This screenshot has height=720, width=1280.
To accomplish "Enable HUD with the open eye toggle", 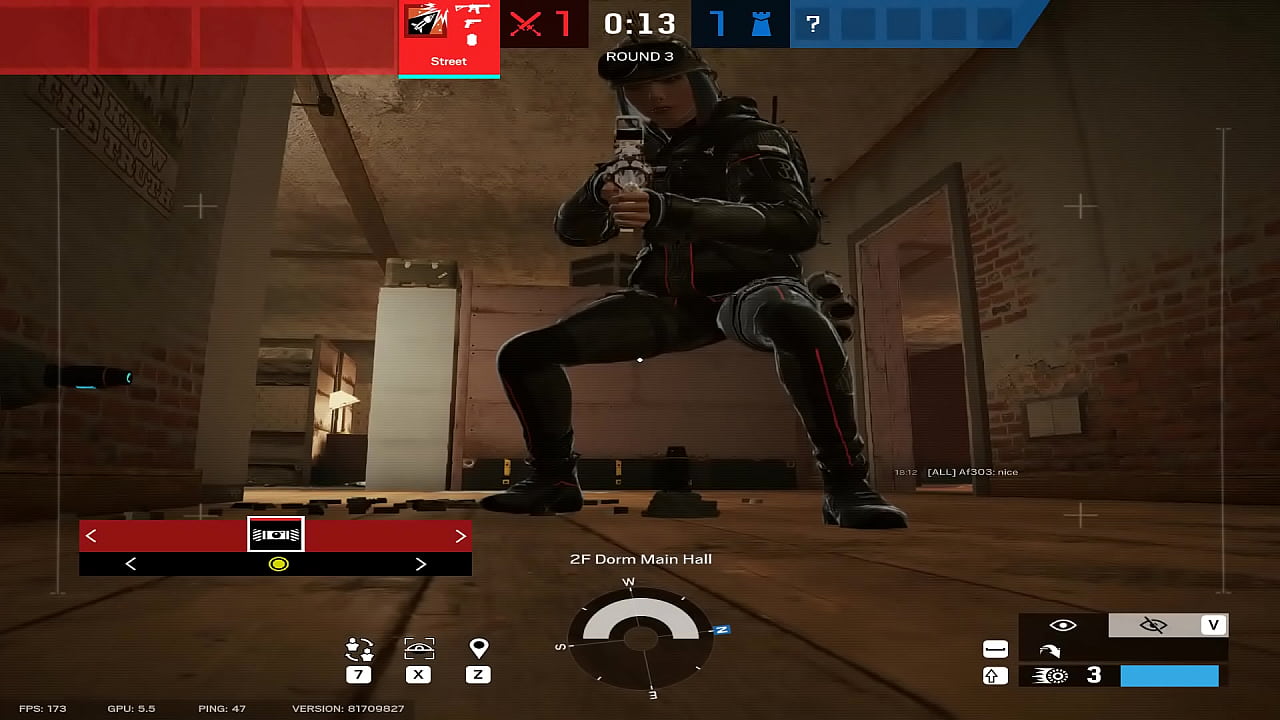I will 1062,623.
